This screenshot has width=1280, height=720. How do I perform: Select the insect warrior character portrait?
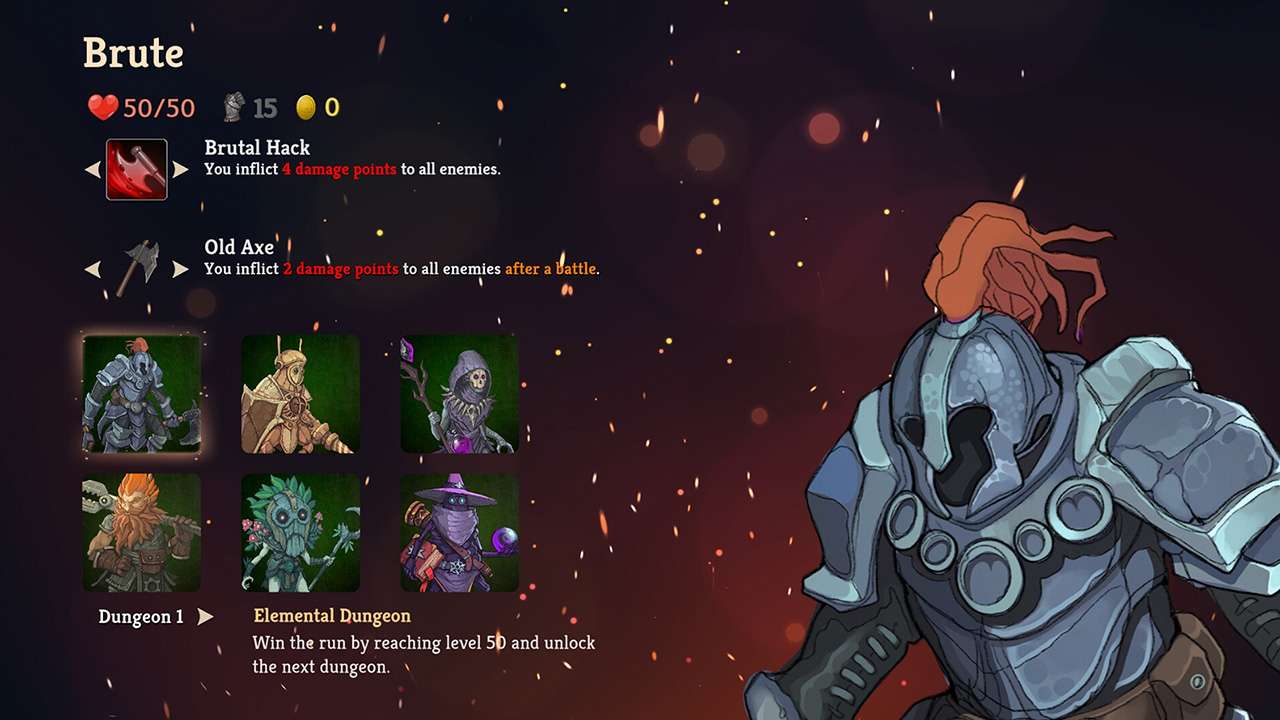point(300,393)
